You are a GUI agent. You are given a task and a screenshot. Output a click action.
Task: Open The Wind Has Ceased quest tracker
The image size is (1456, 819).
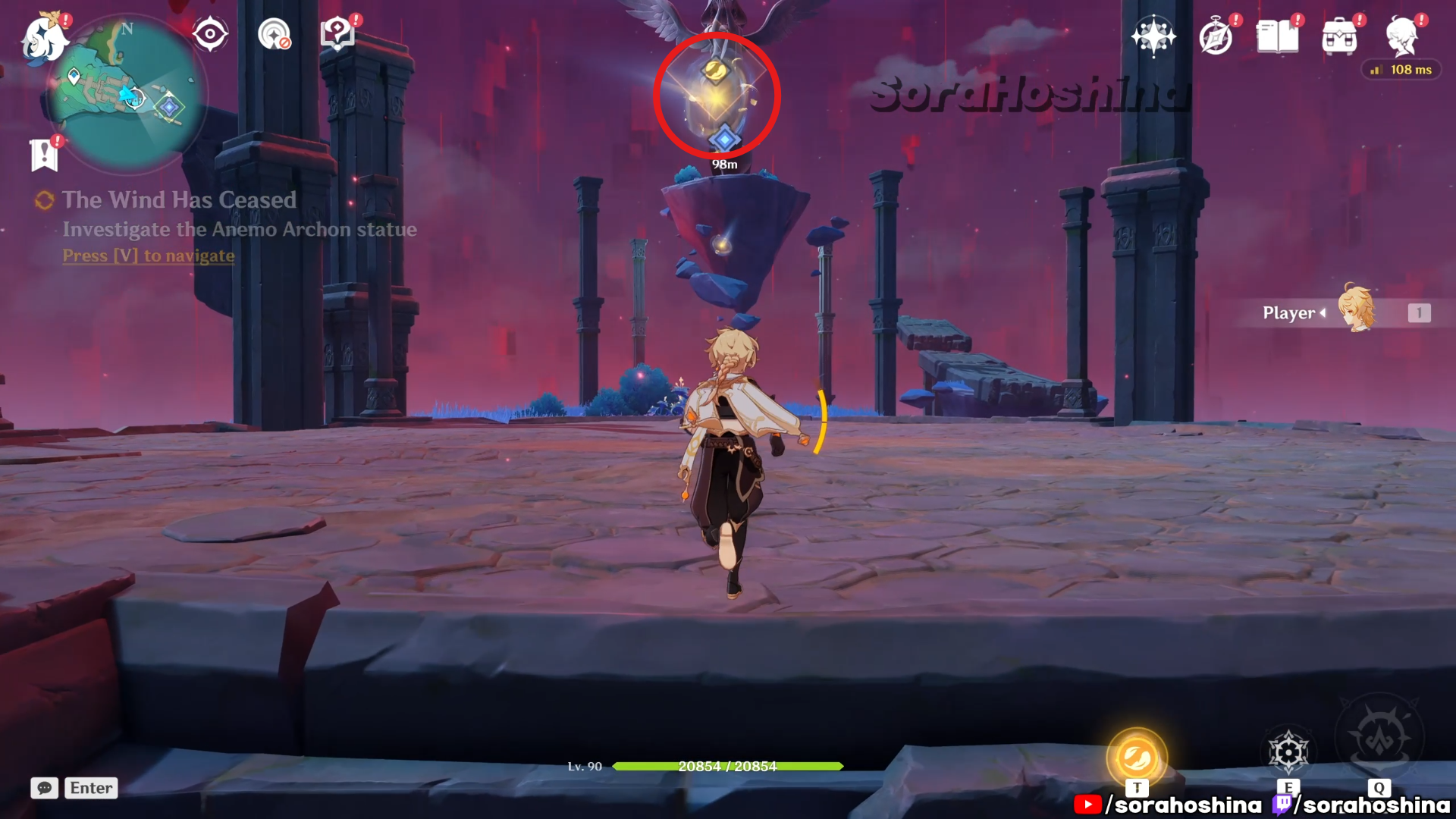click(x=179, y=200)
